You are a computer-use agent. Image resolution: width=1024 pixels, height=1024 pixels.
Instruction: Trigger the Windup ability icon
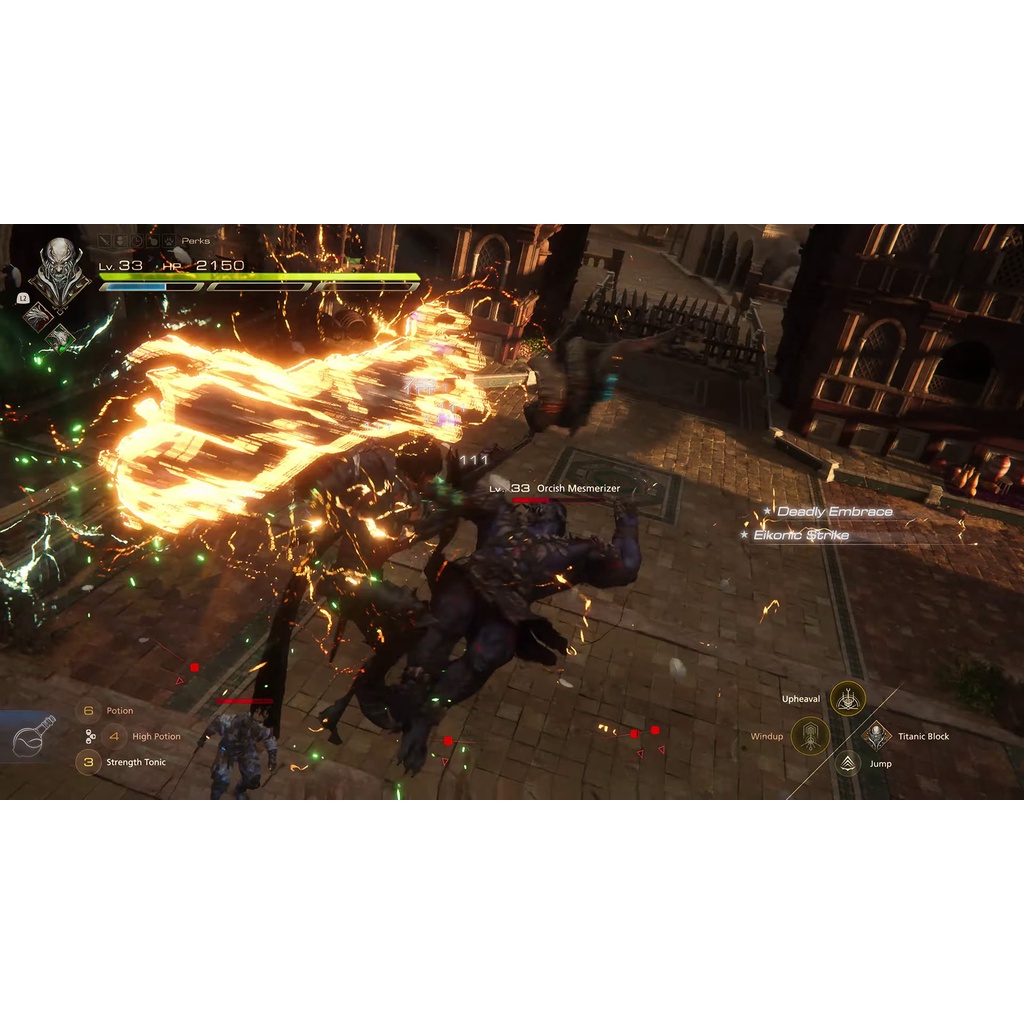pyautogui.click(x=810, y=736)
